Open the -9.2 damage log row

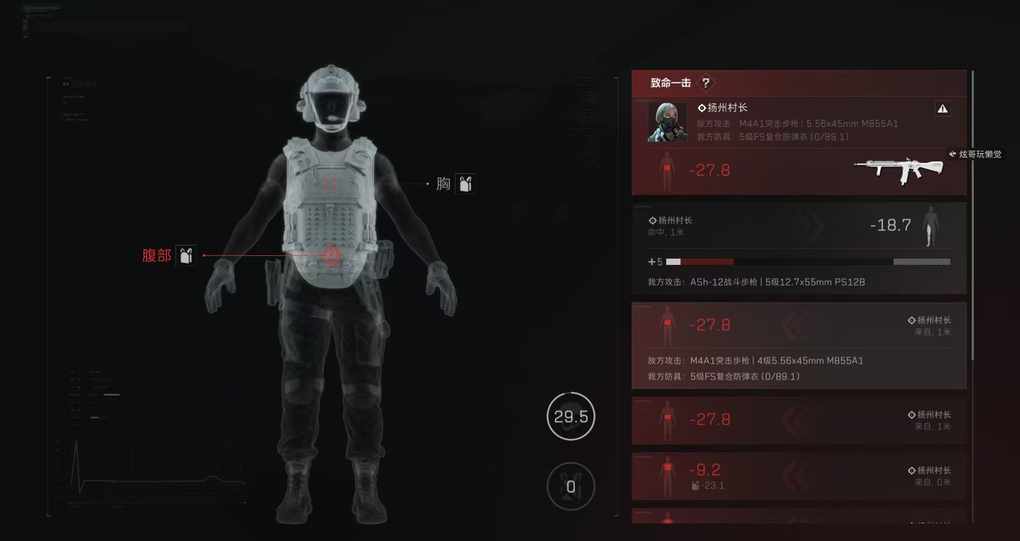click(x=799, y=474)
